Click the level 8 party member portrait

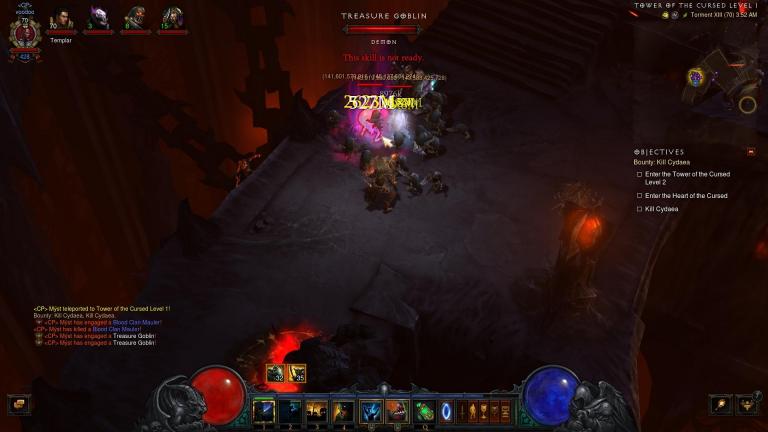click(x=135, y=18)
